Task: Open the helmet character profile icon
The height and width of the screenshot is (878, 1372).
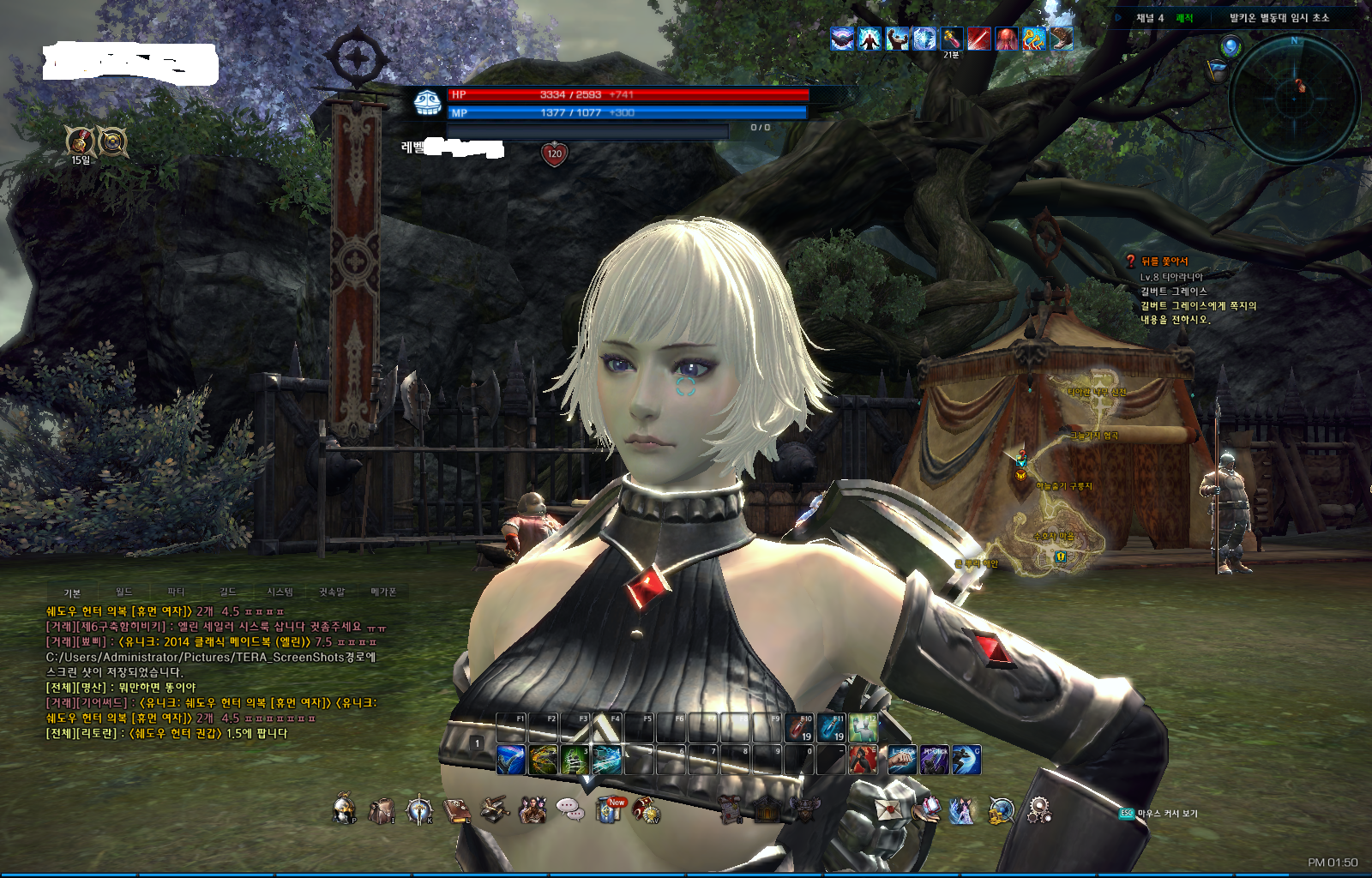Action: [x=344, y=809]
